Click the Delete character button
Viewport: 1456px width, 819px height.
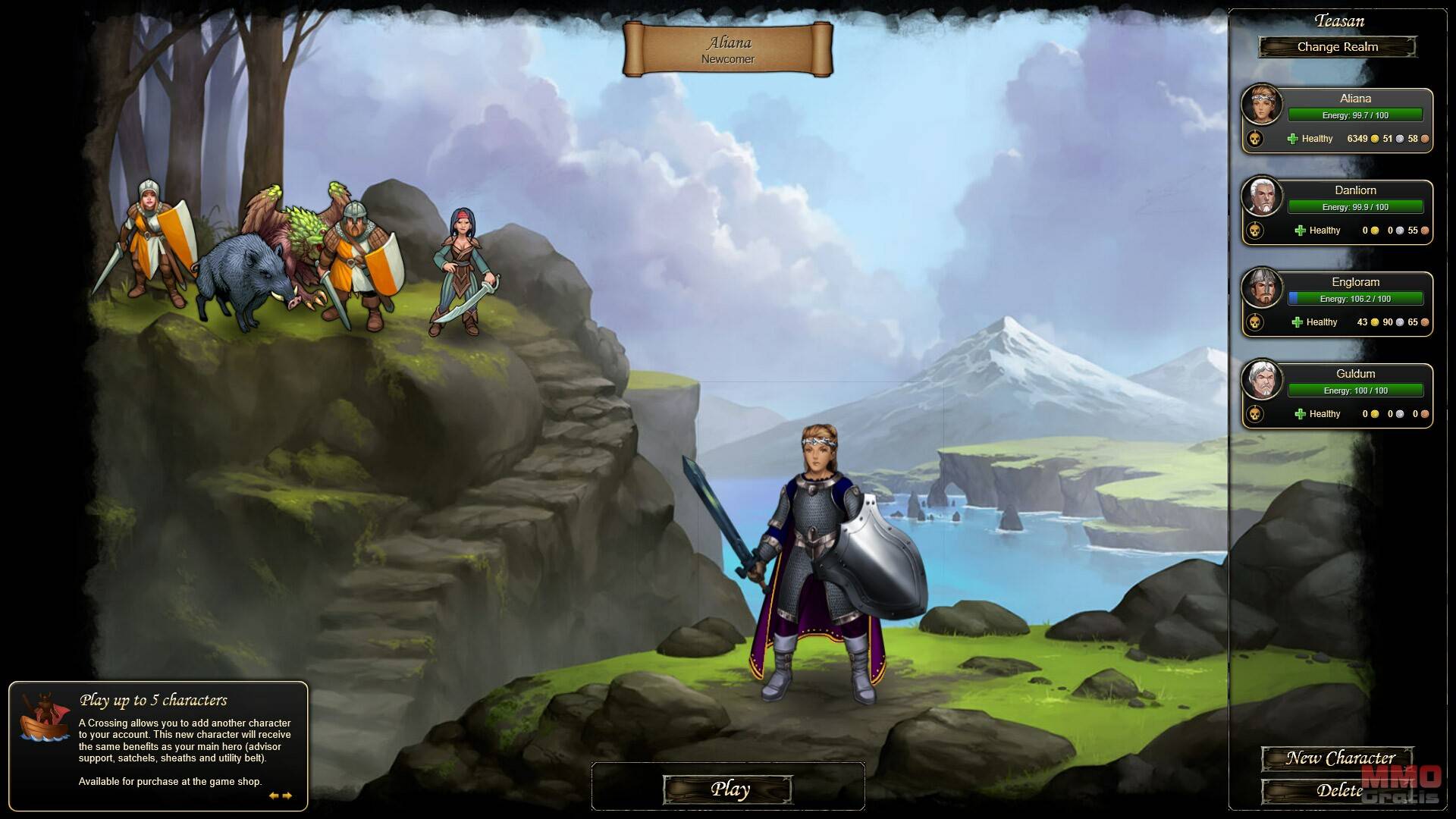pos(1338,791)
